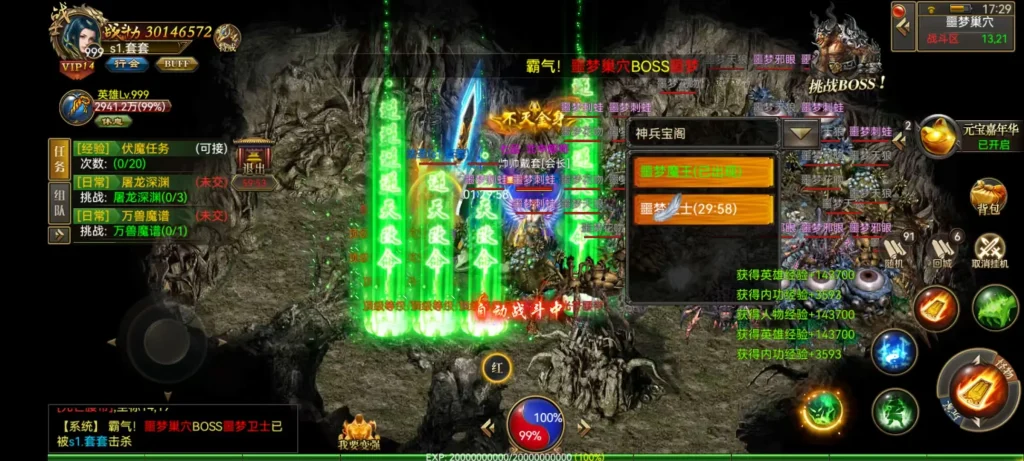Open the 神兵宝阁 dropdown arrow
Viewport: 1024px width, 461px height.
(800, 133)
